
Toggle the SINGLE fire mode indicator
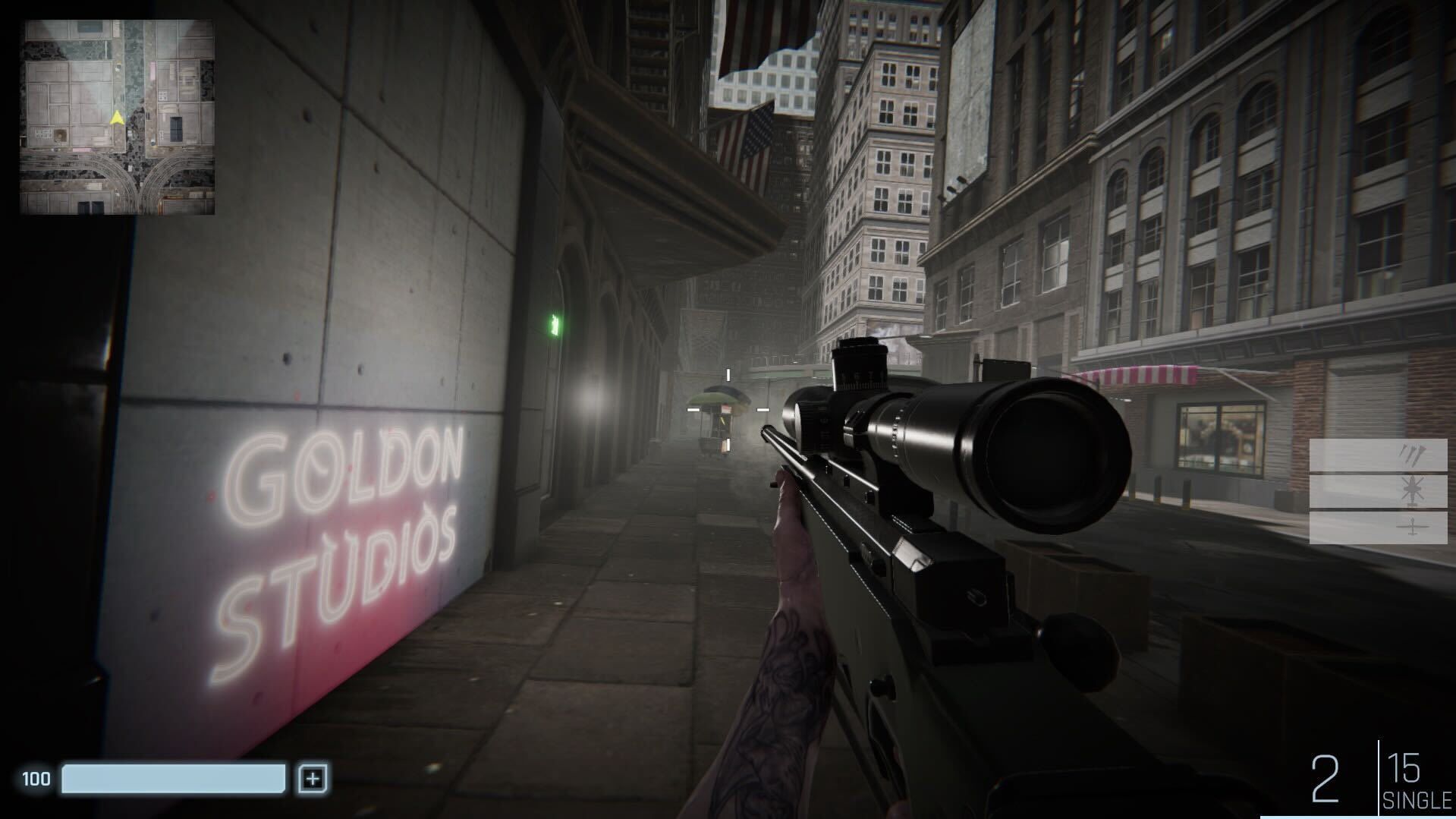pyautogui.click(x=1418, y=799)
